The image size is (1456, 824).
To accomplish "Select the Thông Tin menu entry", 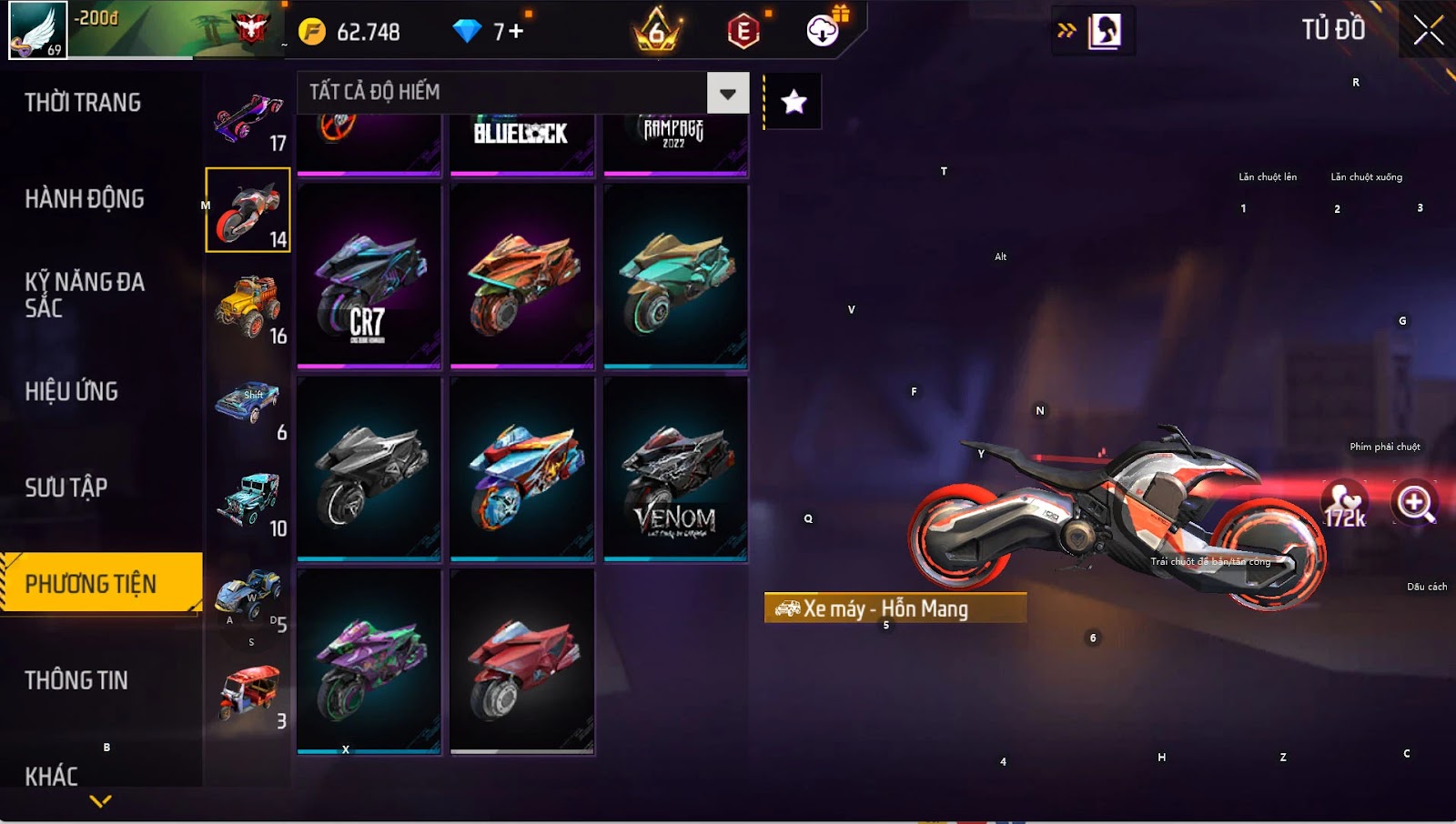I will click(76, 680).
